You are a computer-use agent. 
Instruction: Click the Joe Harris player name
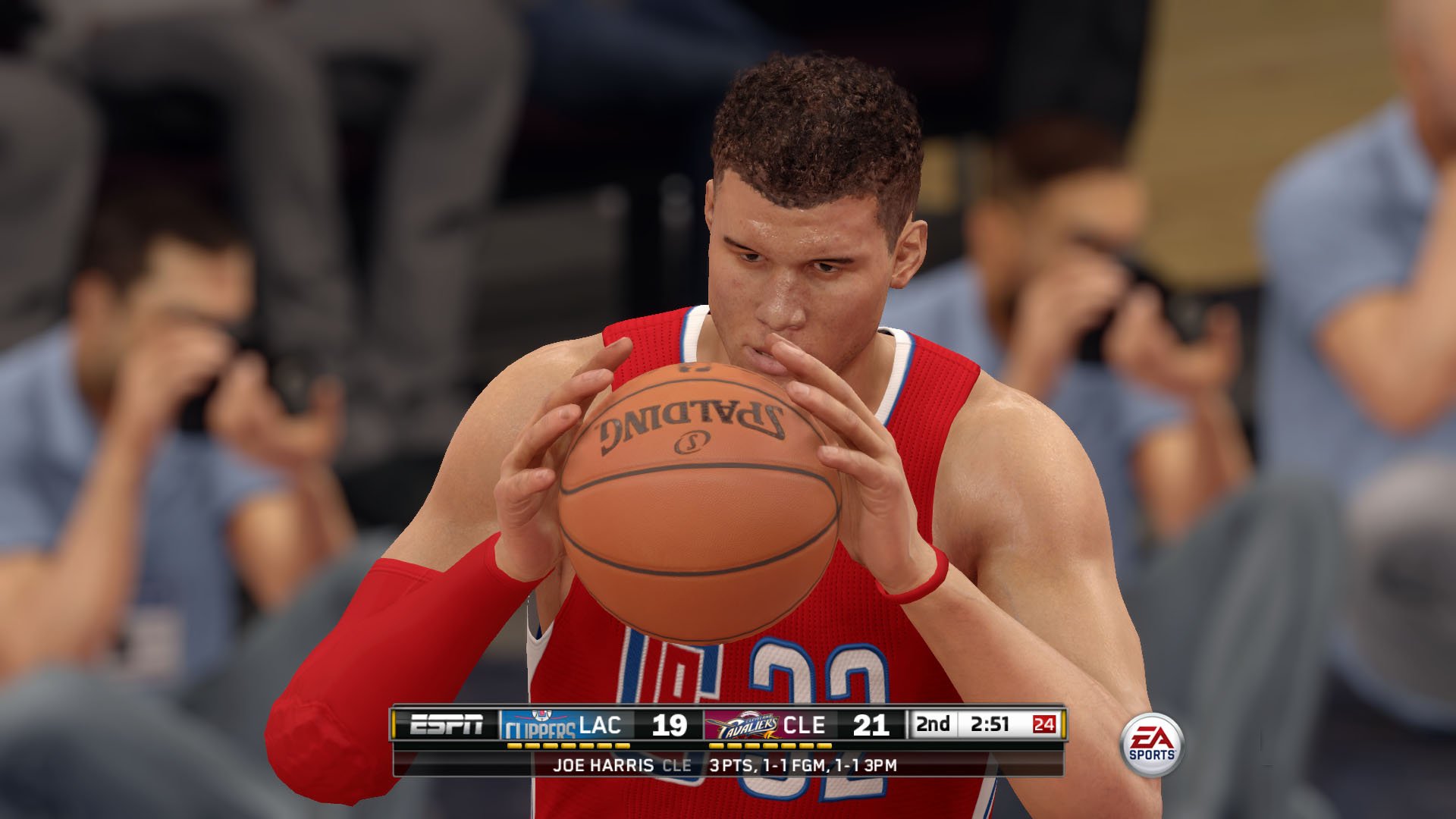click(602, 765)
